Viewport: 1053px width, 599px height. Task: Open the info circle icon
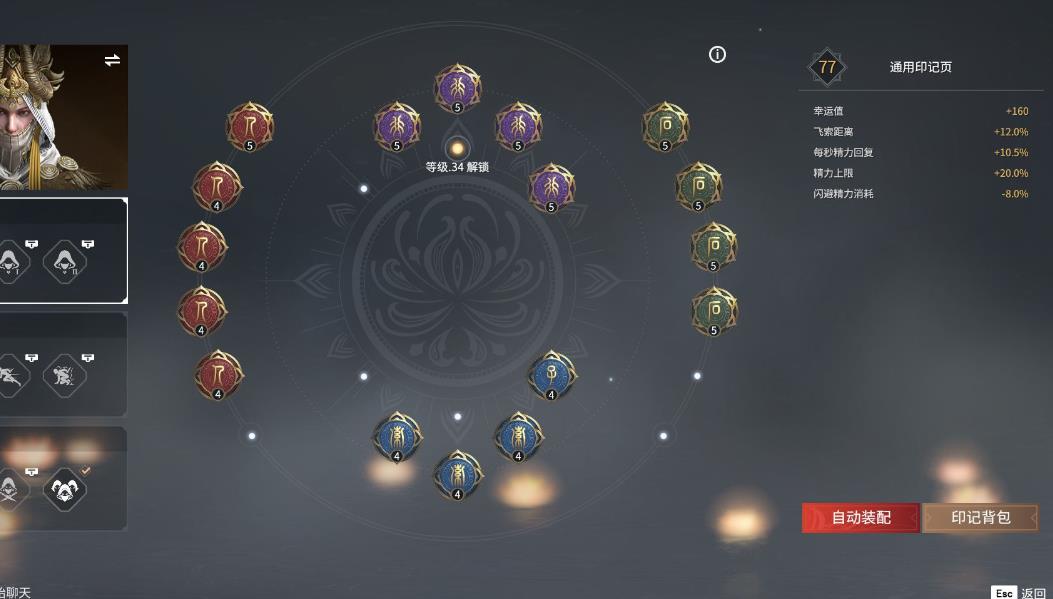tap(717, 55)
